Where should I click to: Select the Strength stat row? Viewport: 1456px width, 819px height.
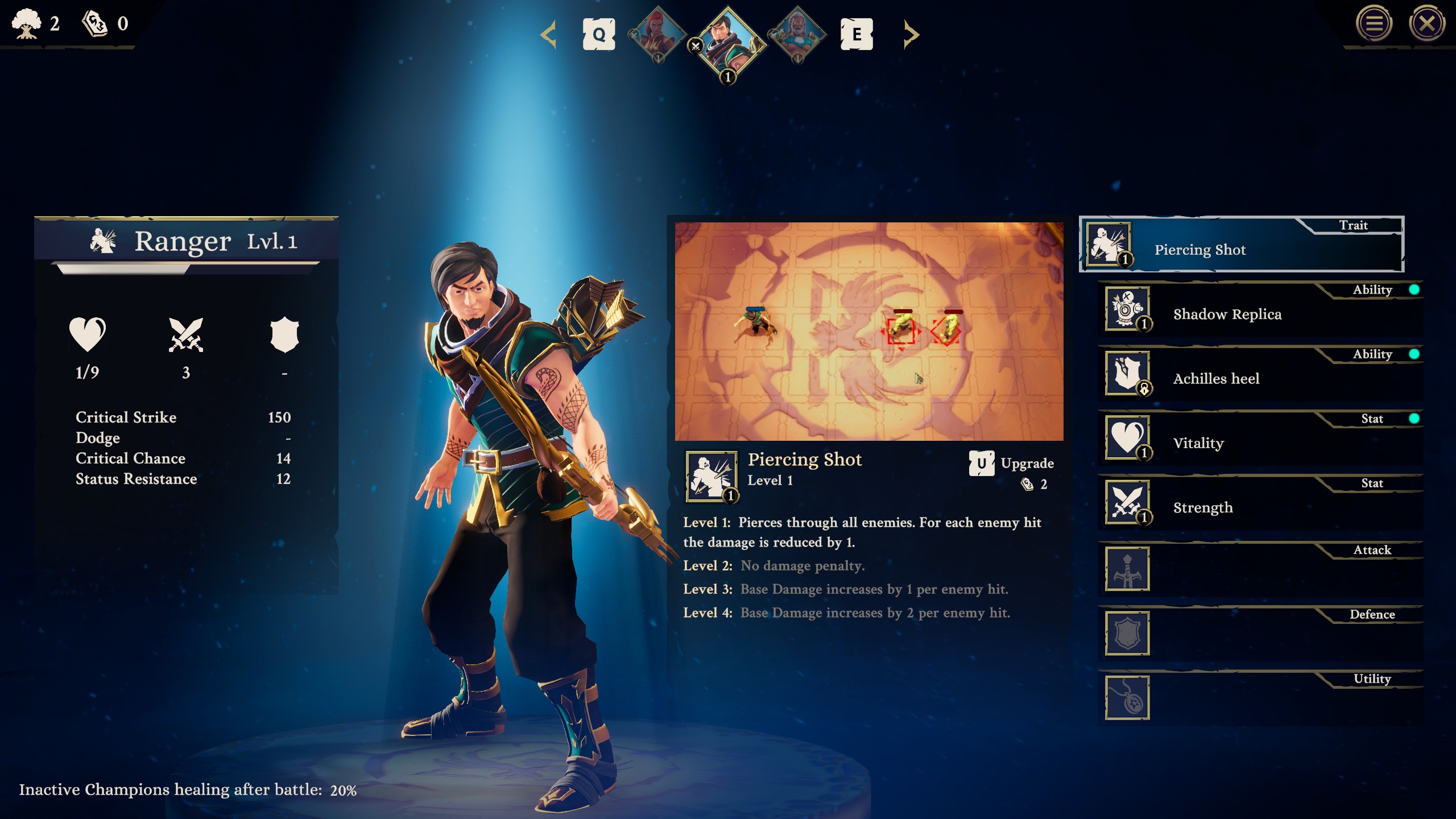pos(1260,504)
